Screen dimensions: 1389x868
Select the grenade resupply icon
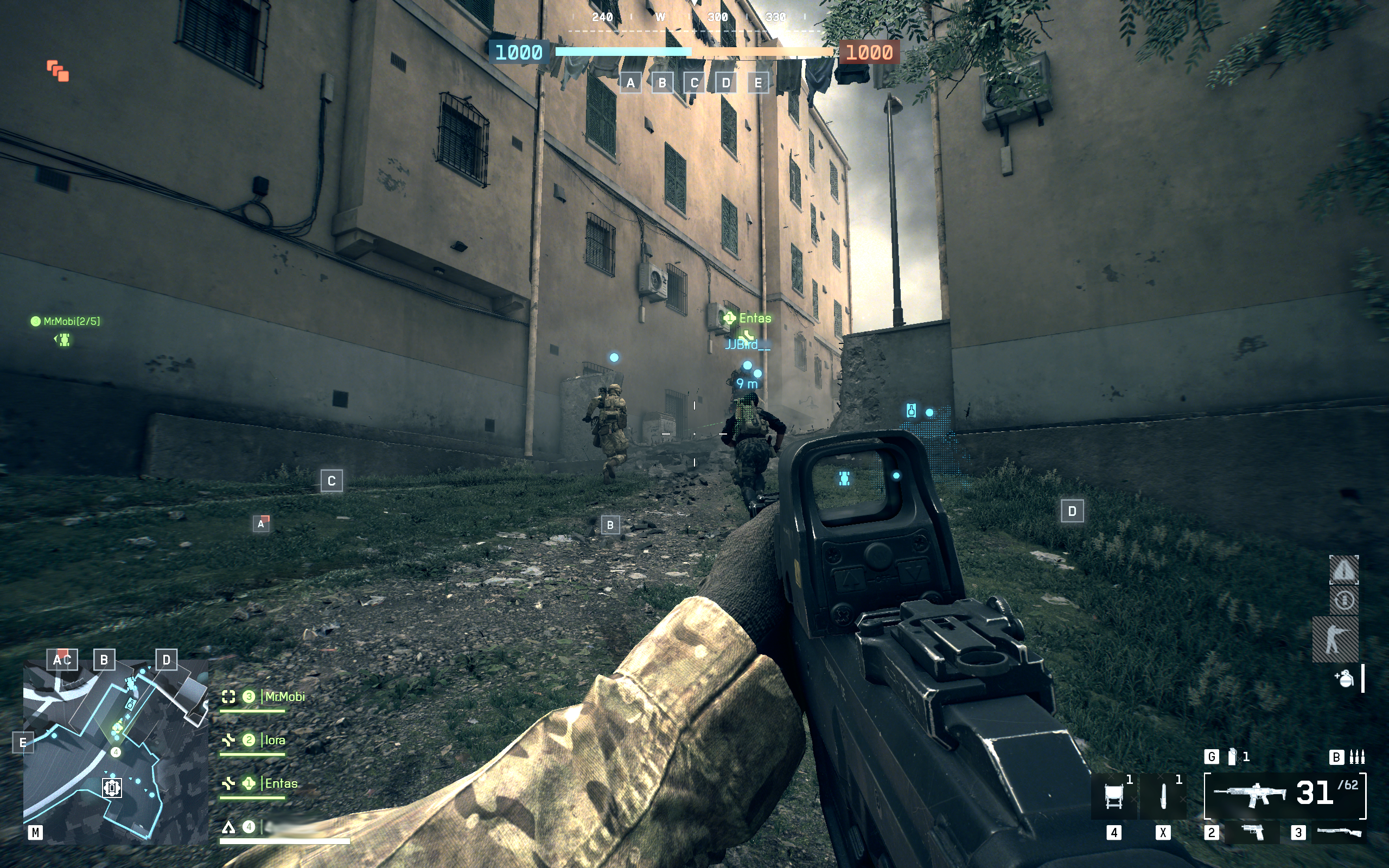1344,679
